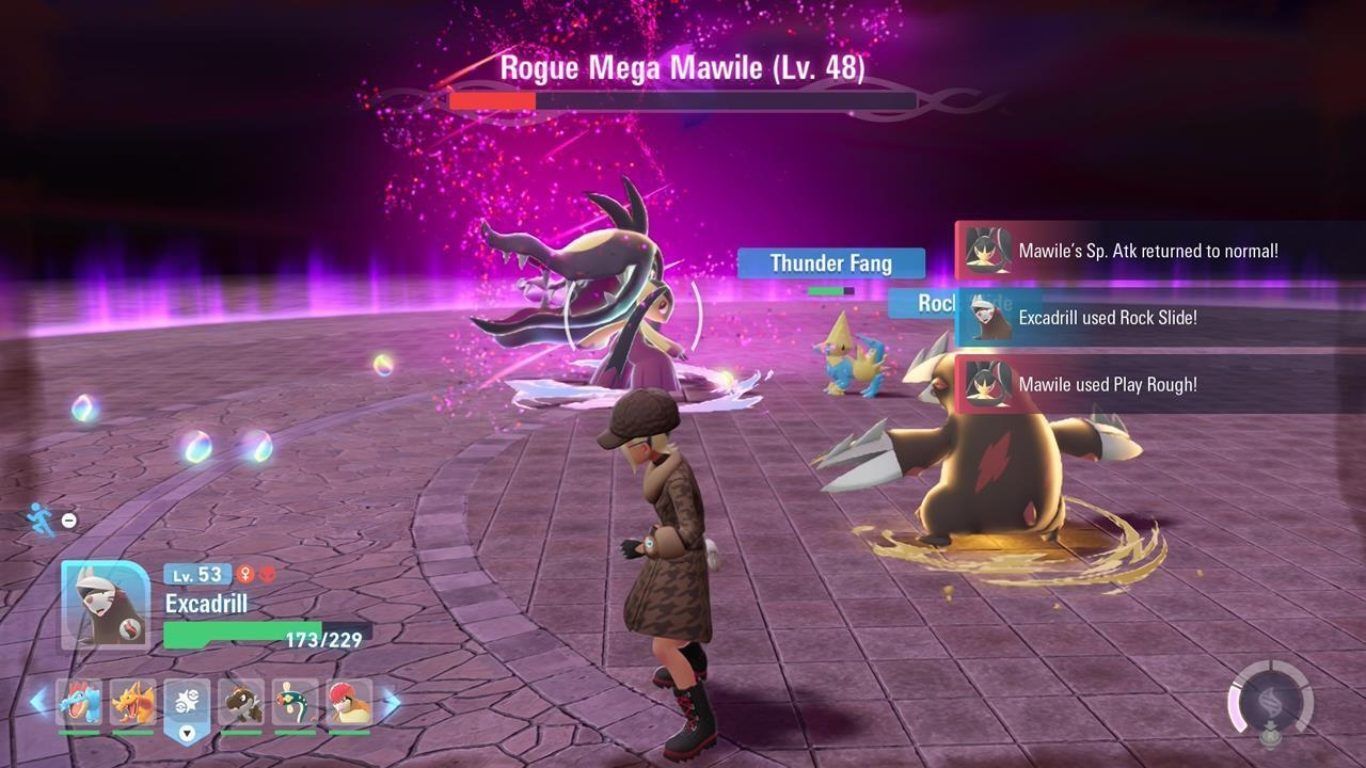Switch to Charizard in the party bar
This screenshot has height=768, width=1366.
point(133,702)
